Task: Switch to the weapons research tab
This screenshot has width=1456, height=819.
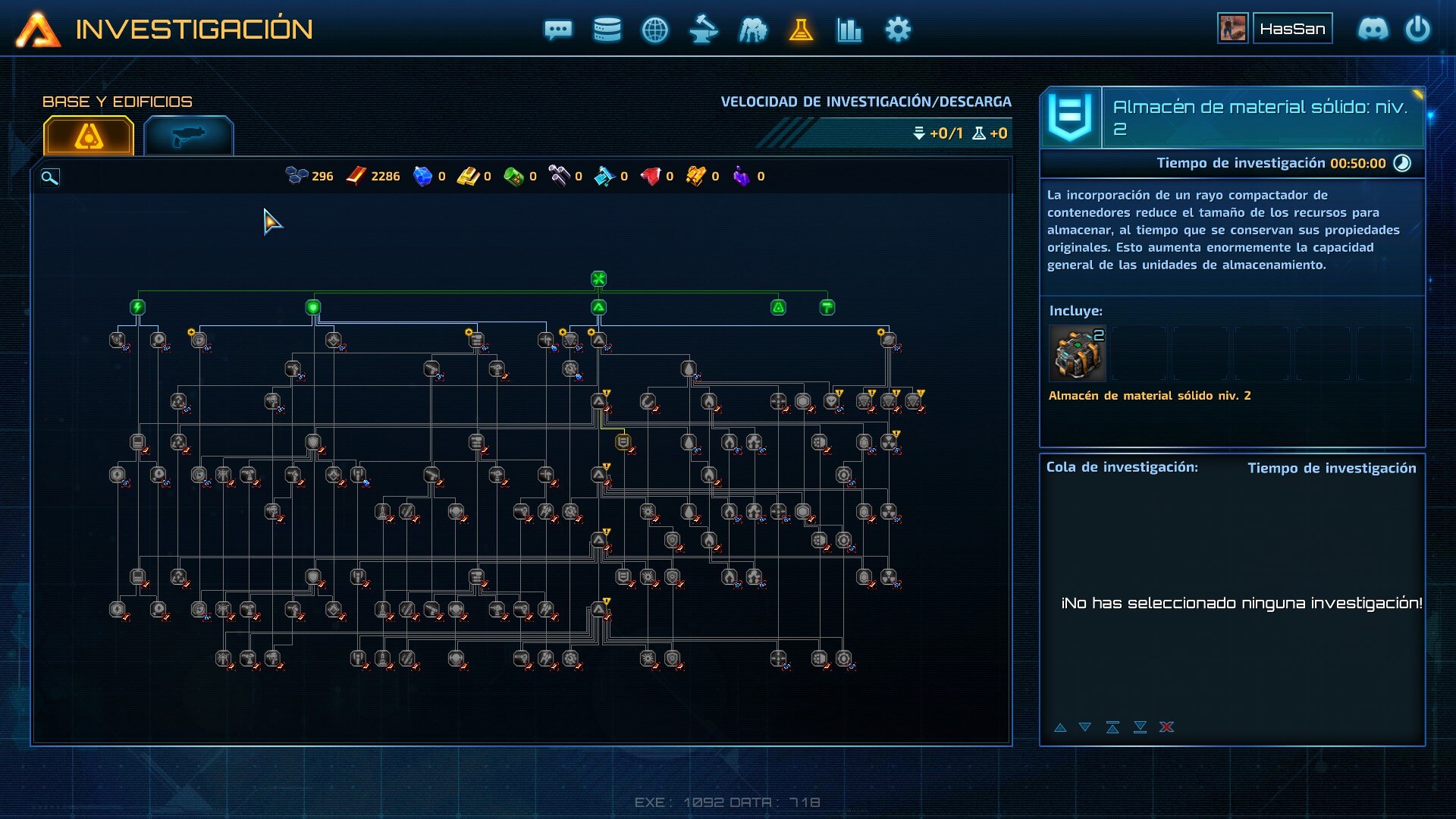Action: [188, 136]
